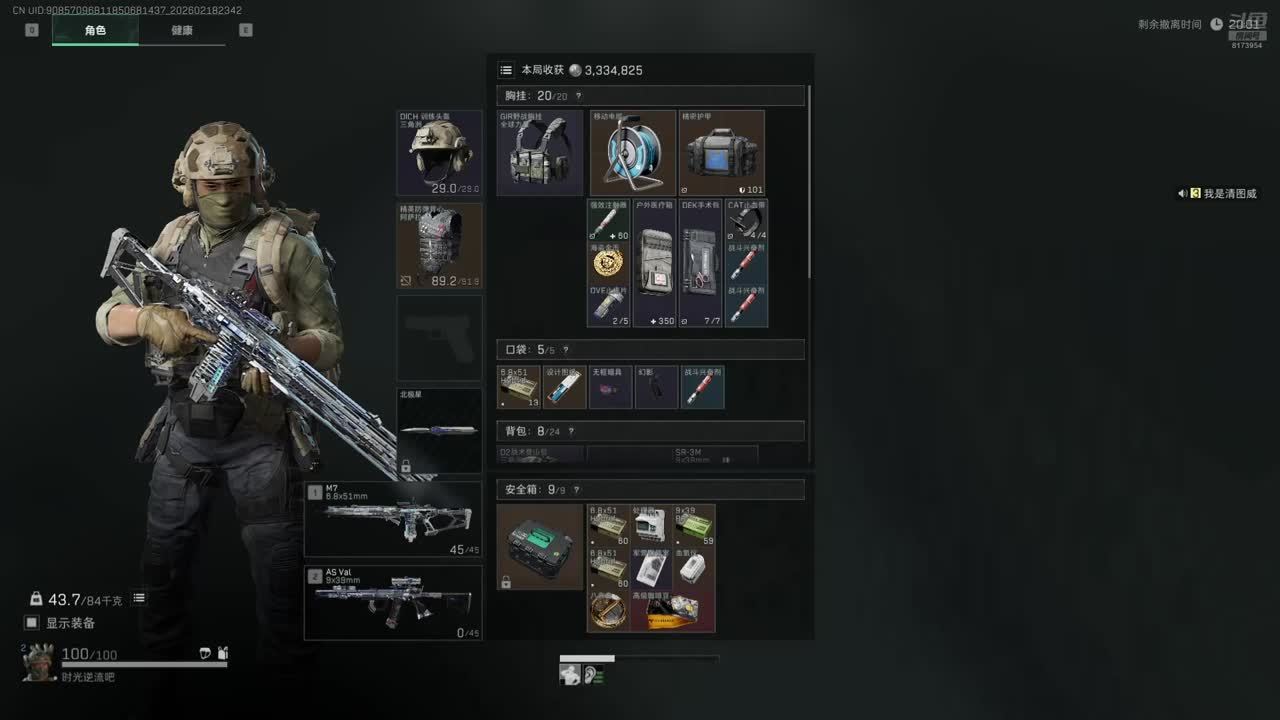Screen dimensions: 1280x720
Task: Select the DEK surgical kit item
Action: 701,263
